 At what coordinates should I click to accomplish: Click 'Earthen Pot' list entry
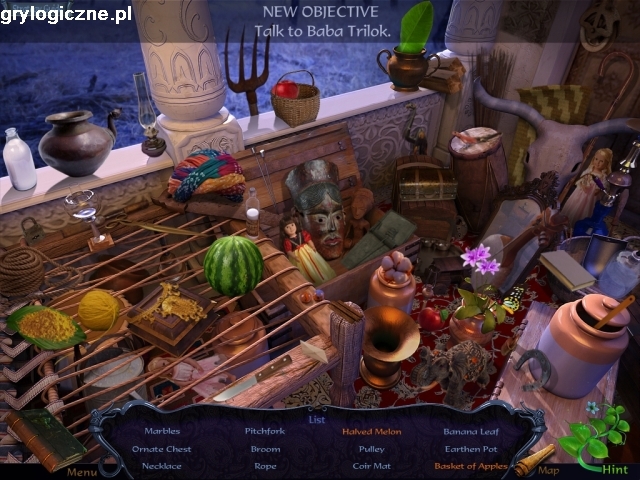click(469, 449)
